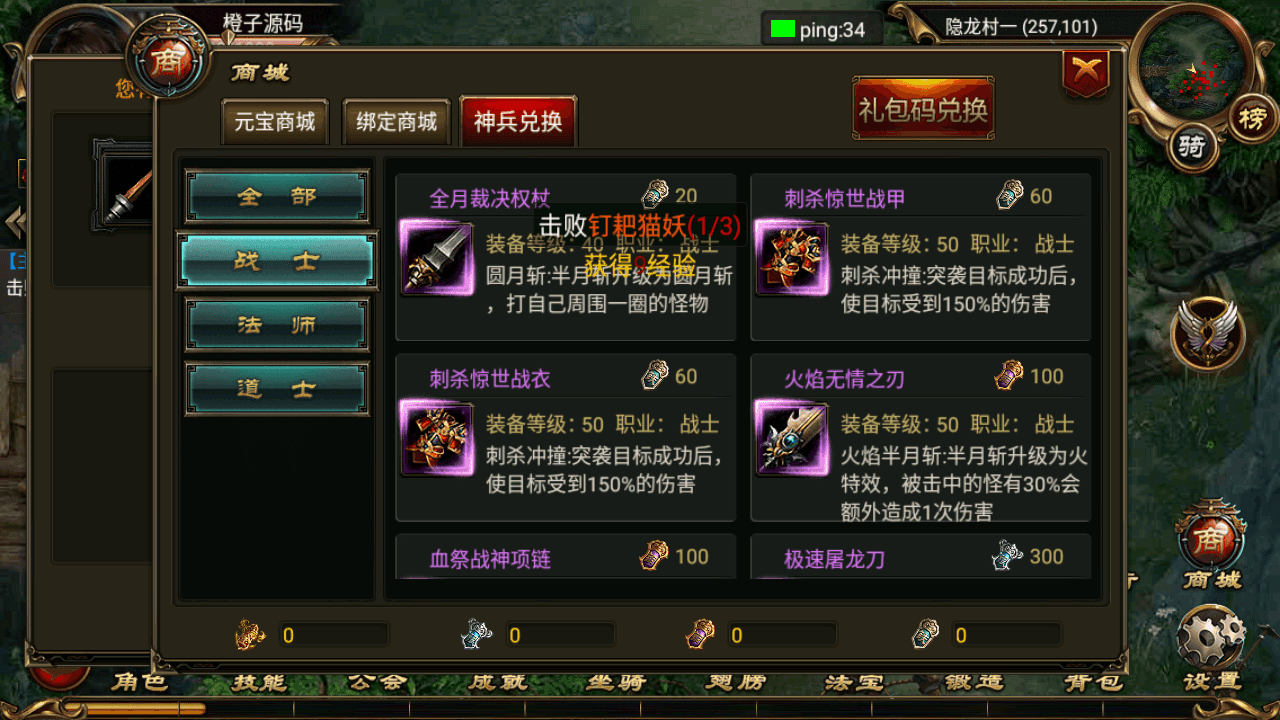Select the 战士 class filter
The width and height of the screenshot is (1280, 720).
coord(276,260)
